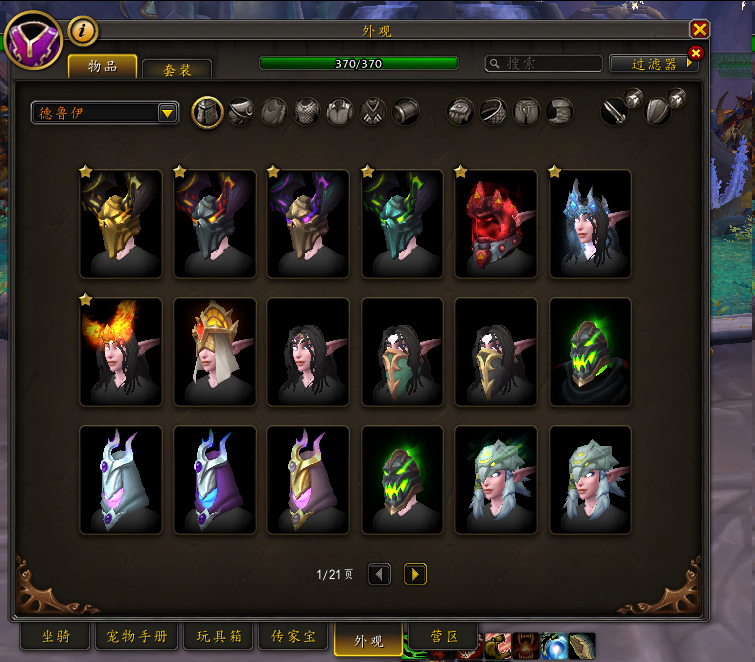Open the 坐骑 mounts tab
Image resolution: width=755 pixels, height=662 pixels.
(x=55, y=636)
